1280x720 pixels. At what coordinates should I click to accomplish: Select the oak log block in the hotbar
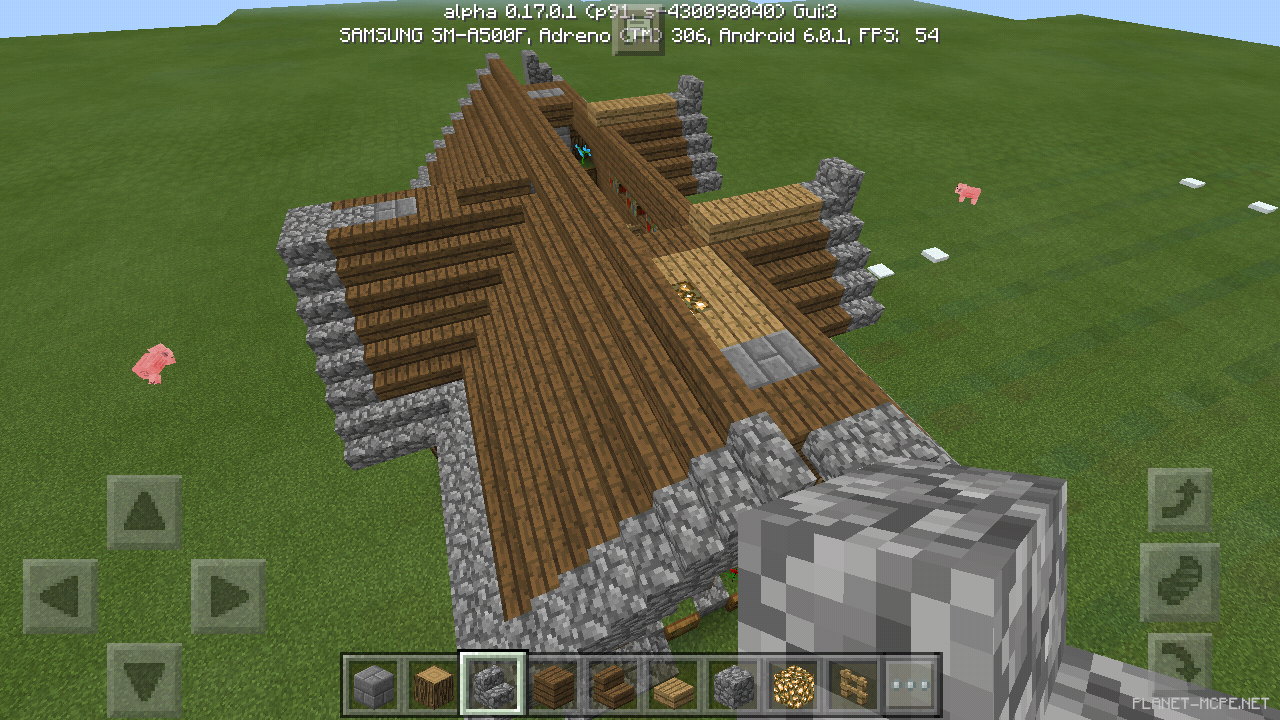(432, 684)
